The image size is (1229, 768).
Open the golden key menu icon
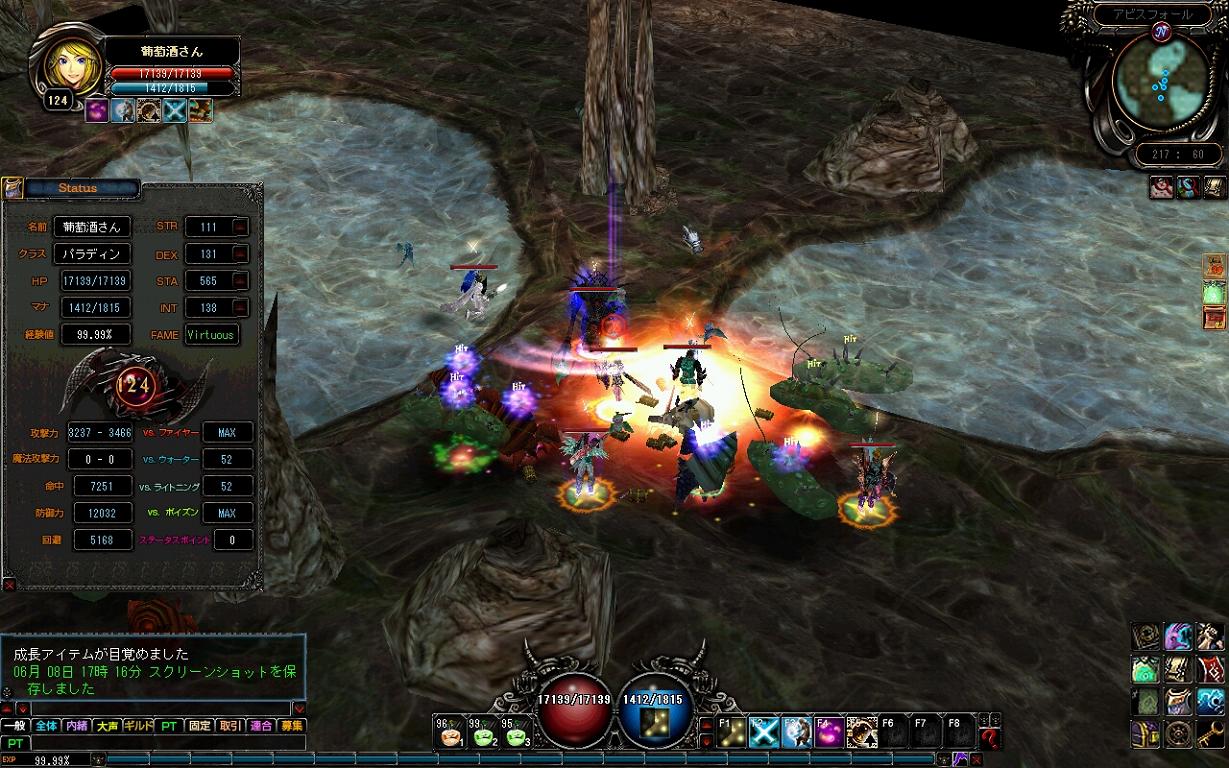(1211, 733)
